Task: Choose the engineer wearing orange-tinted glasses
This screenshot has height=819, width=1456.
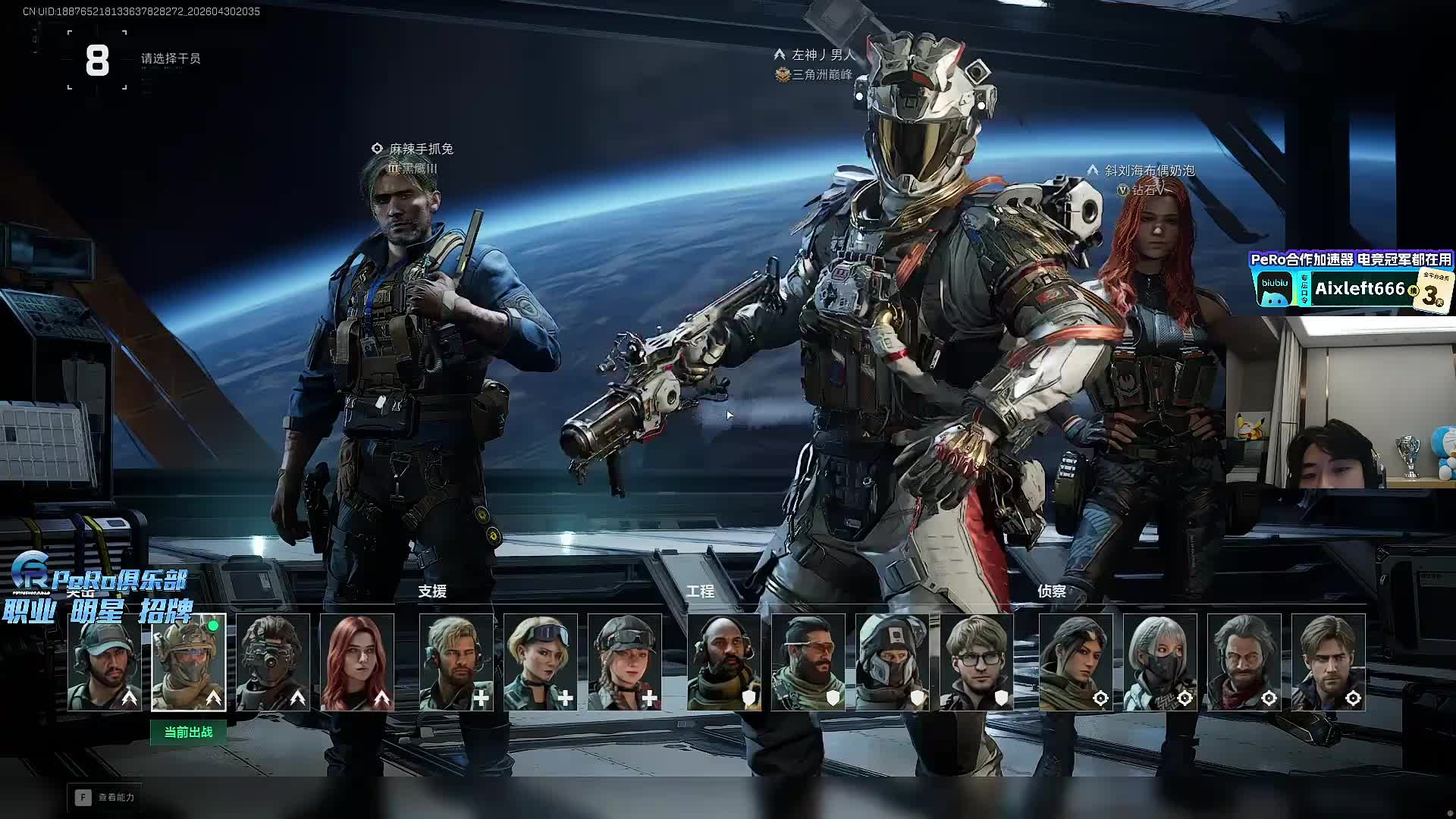Action: coord(808,662)
